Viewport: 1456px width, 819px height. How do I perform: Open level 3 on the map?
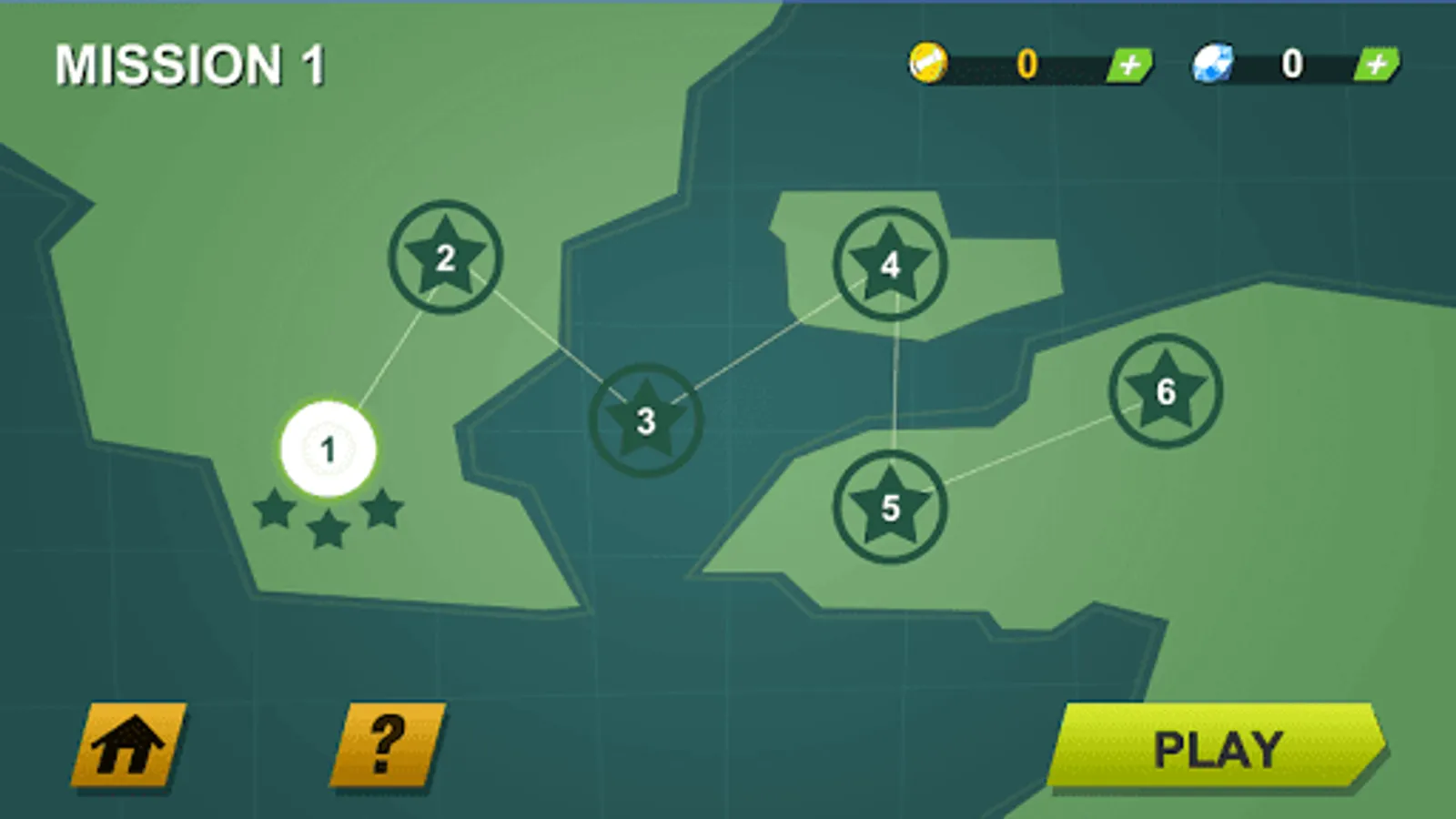click(x=646, y=420)
